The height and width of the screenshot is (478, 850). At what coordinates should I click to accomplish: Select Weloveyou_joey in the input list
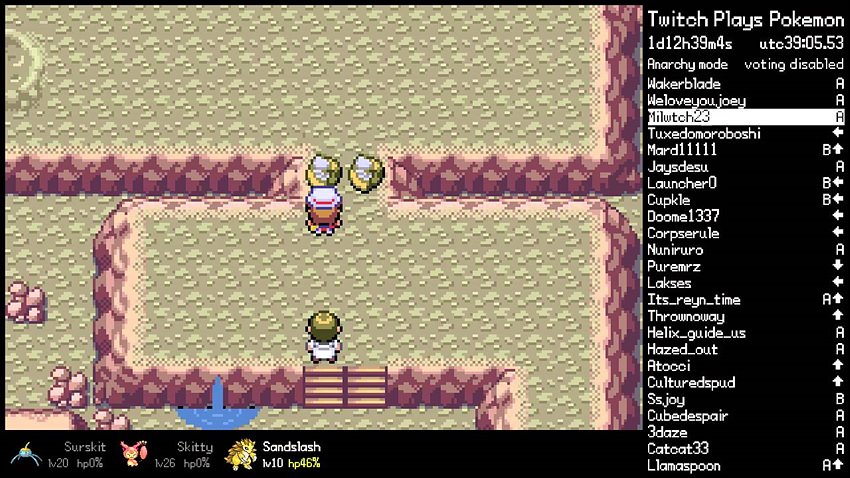[745, 101]
